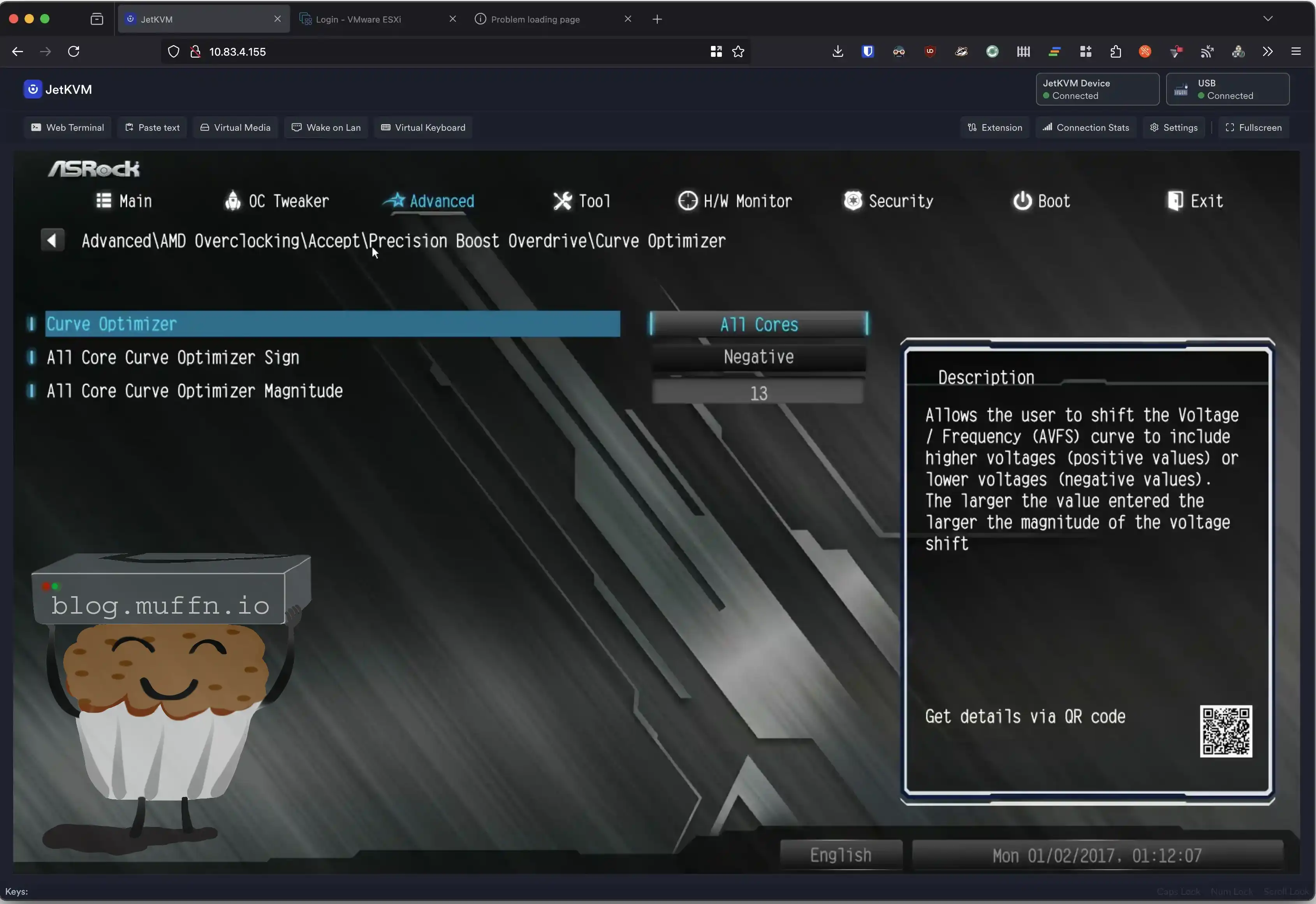This screenshot has height=904, width=1316.
Task: Select the Curve Optimizer row
Action: pos(332,324)
